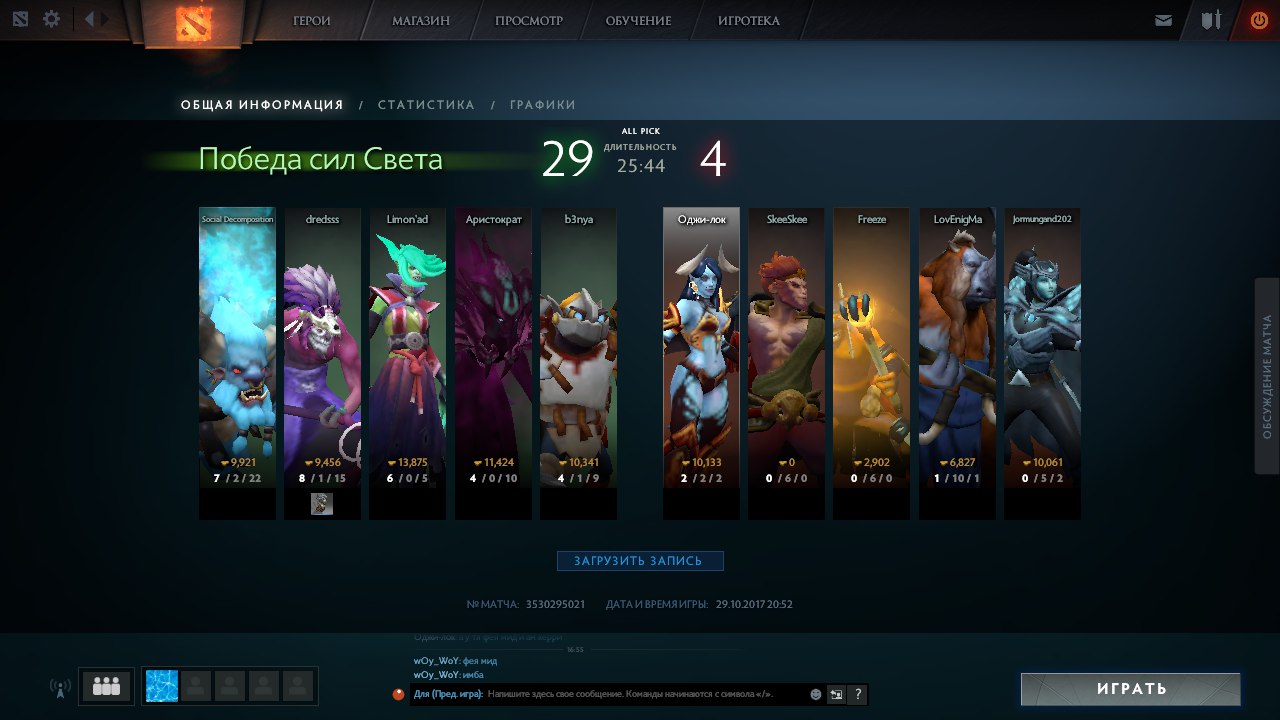Choose the Freeze player hero card

point(871,350)
